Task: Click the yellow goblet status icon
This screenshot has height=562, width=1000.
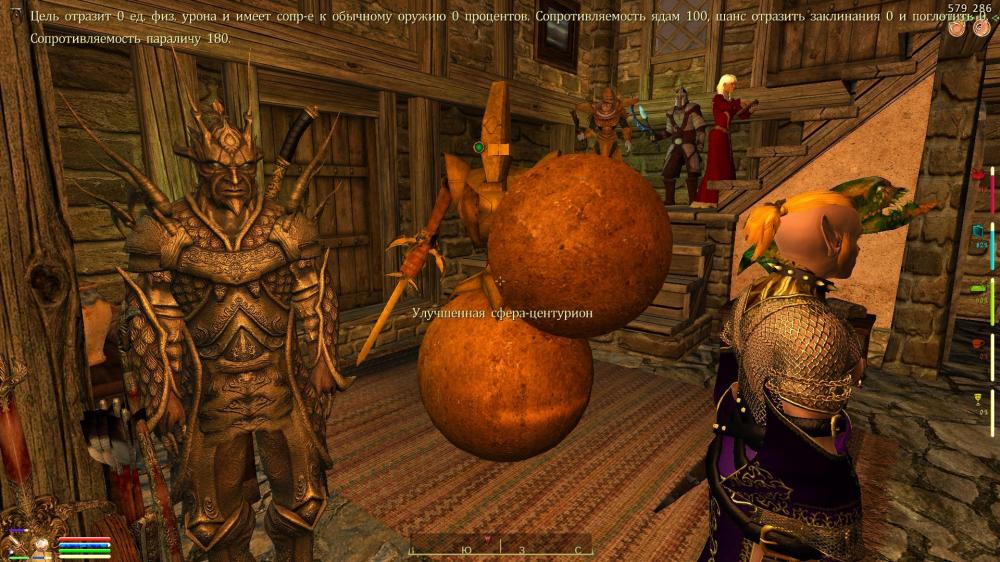Action: [x=978, y=399]
